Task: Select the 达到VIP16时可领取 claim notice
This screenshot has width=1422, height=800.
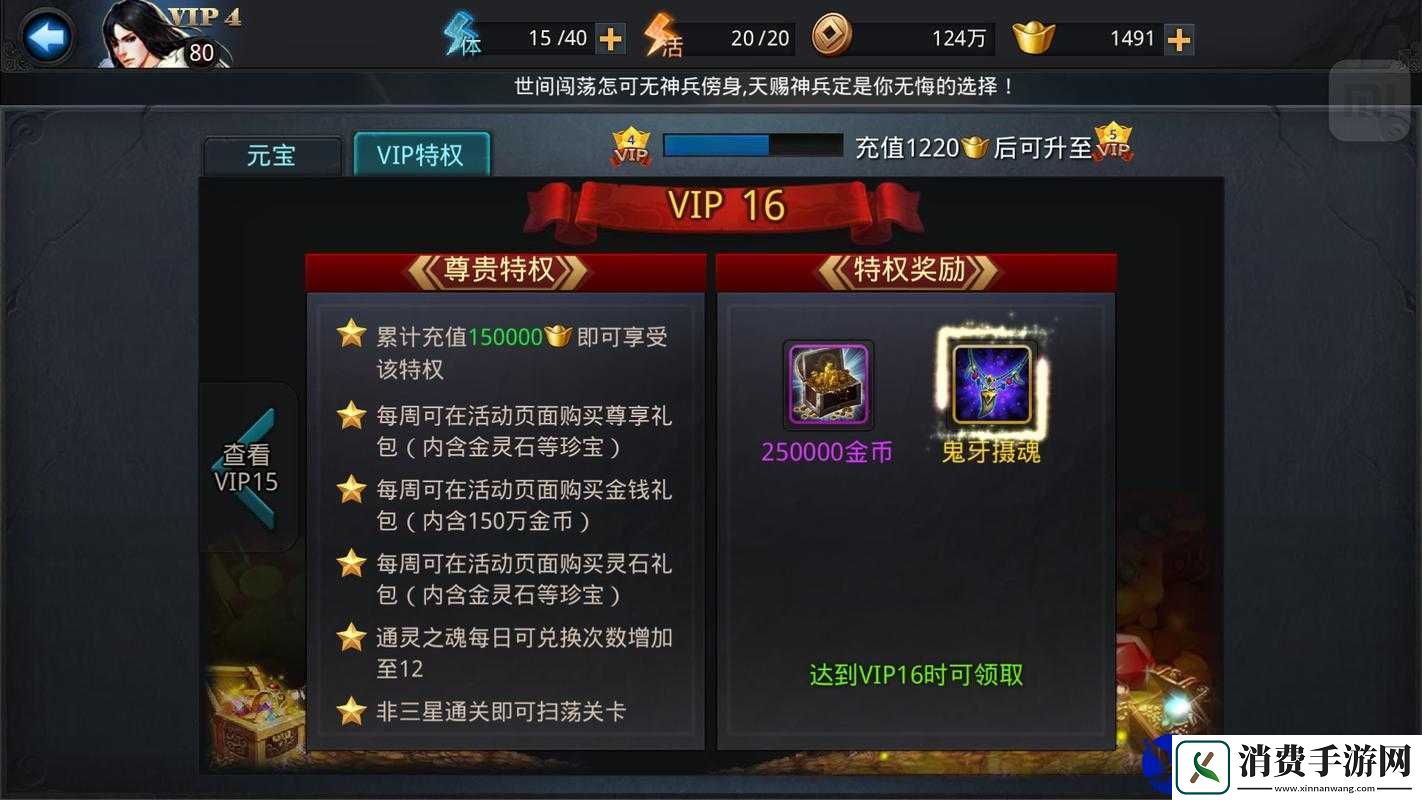Action: [917, 674]
